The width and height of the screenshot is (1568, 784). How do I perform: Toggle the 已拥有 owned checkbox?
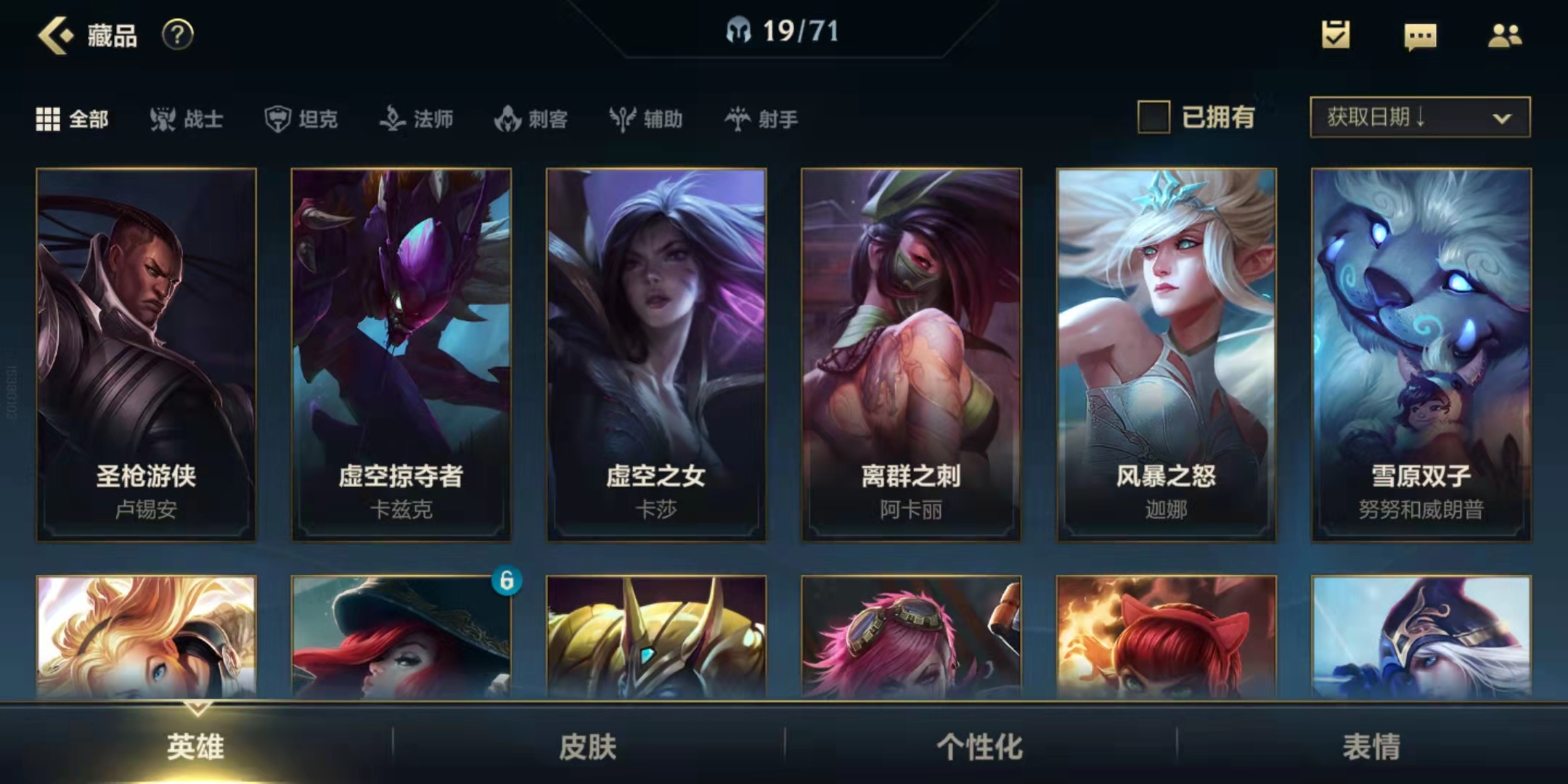point(1153,118)
